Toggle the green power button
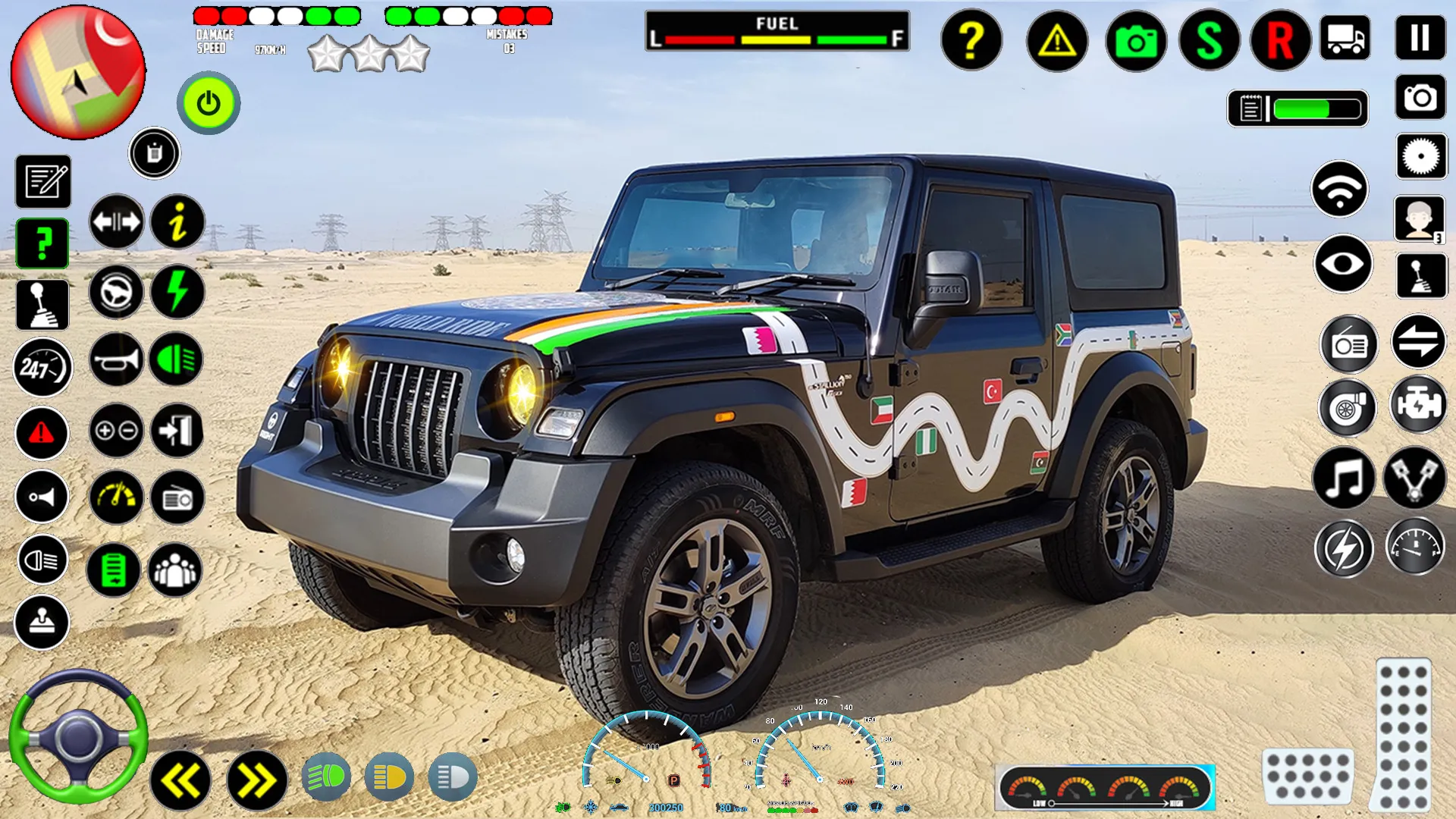The image size is (1456, 819). 208,104
